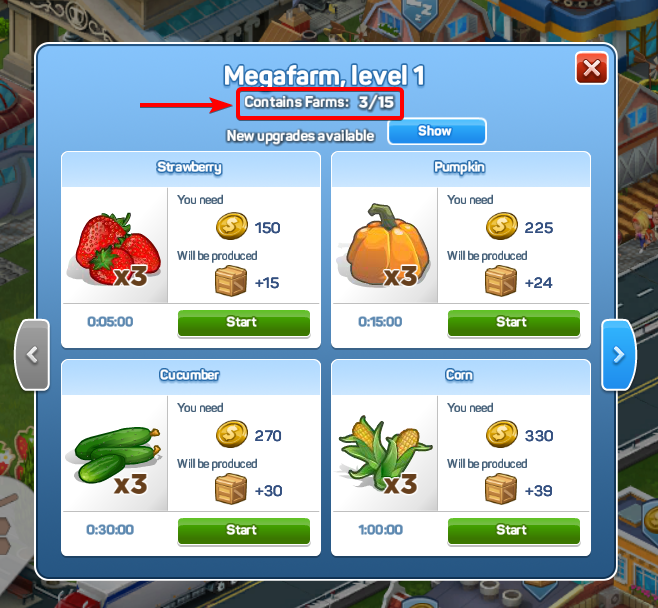Show the new upgrades available

point(436,132)
